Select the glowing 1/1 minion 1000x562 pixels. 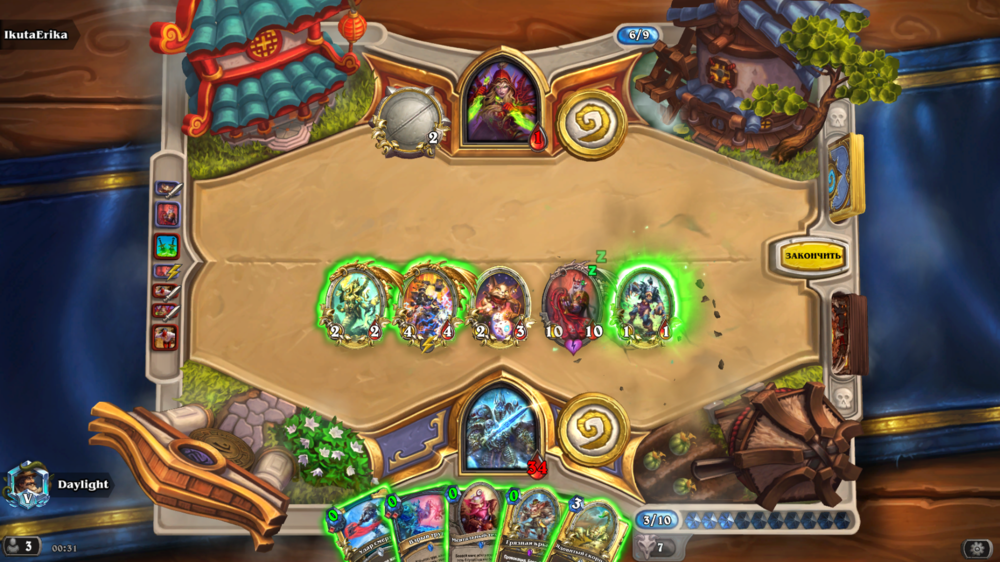pos(643,304)
